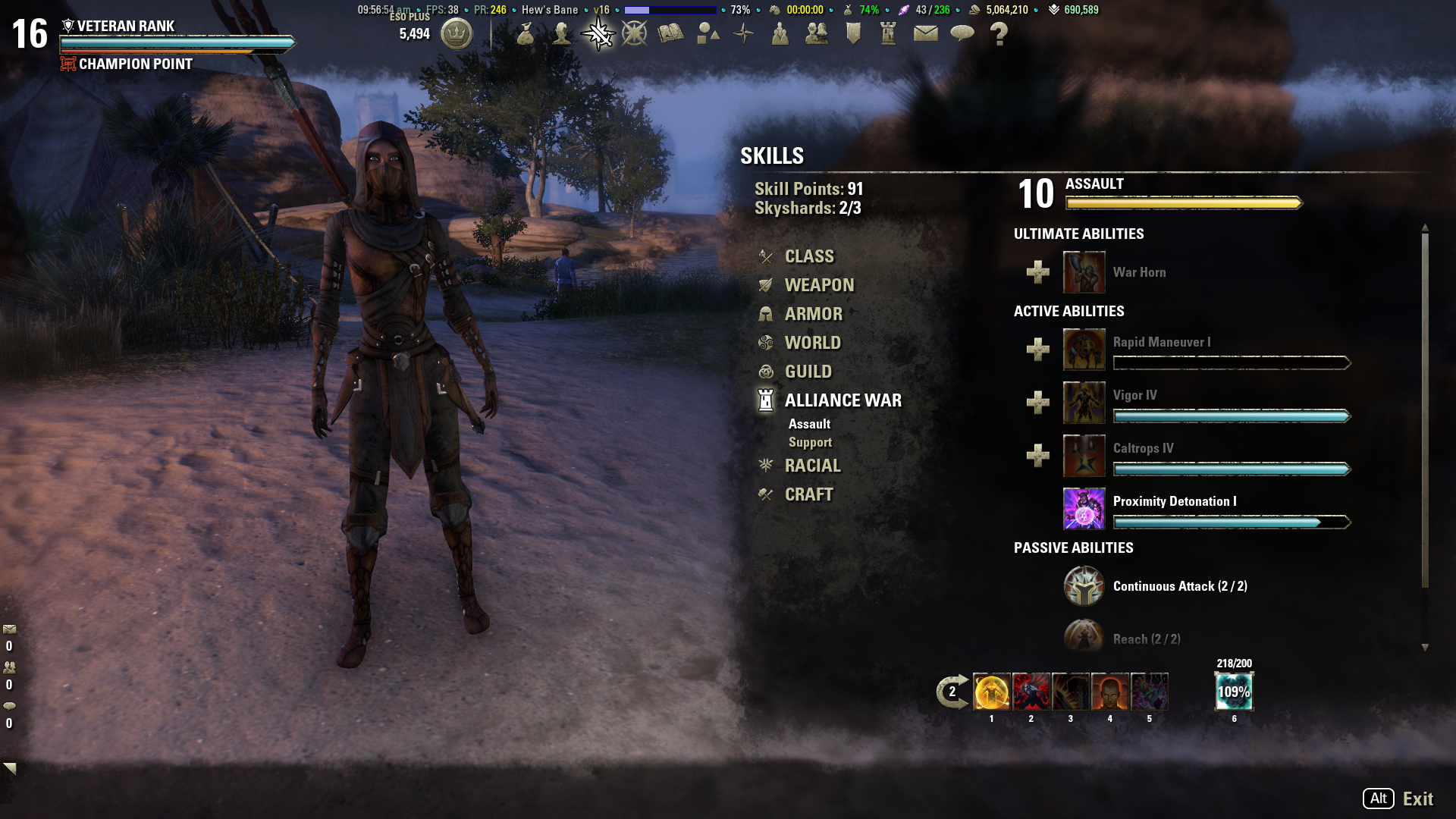The height and width of the screenshot is (819, 1456).
Task: Switch to the Guild skill category
Action: (x=808, y=372)
